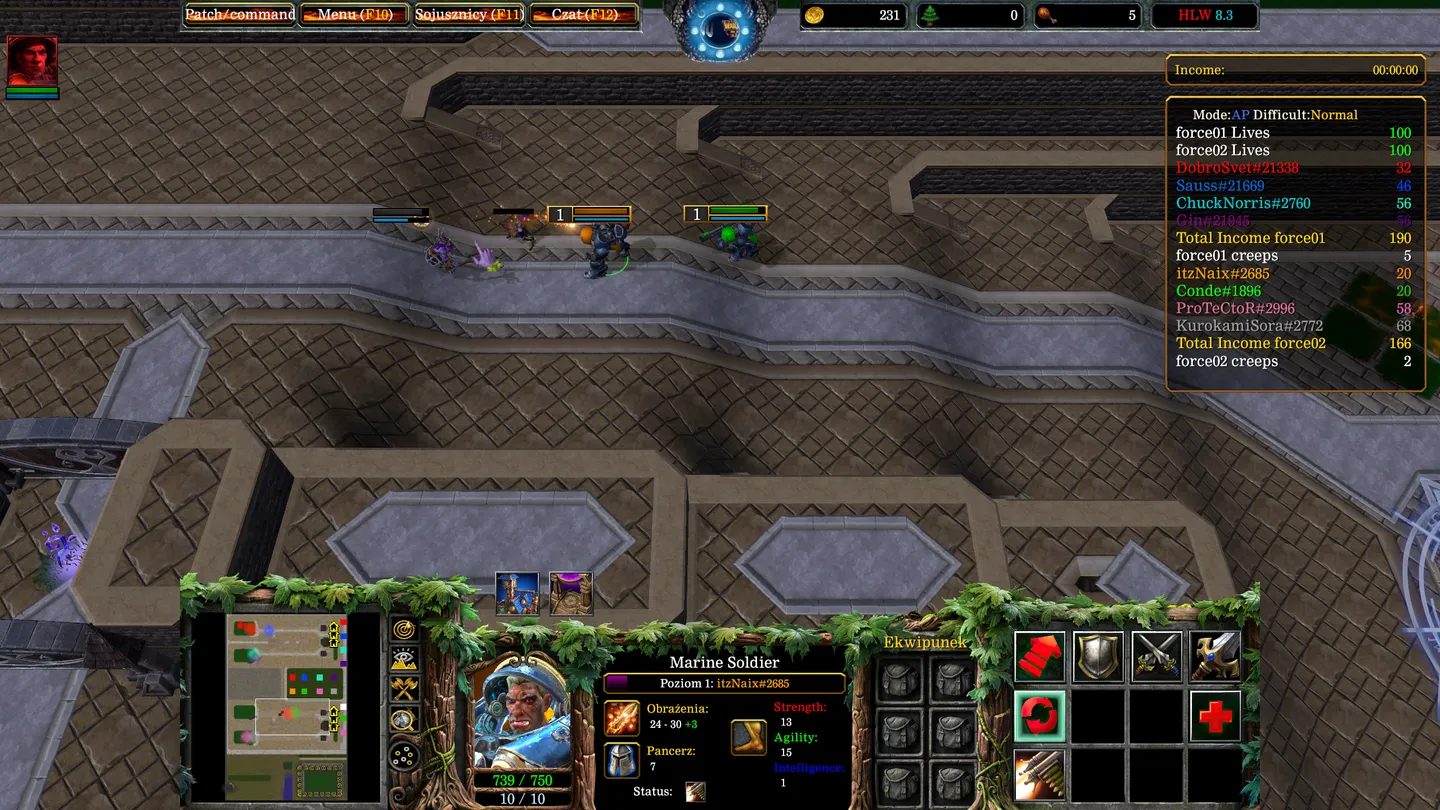Select the ornate golden sword item

(1216, 655)
